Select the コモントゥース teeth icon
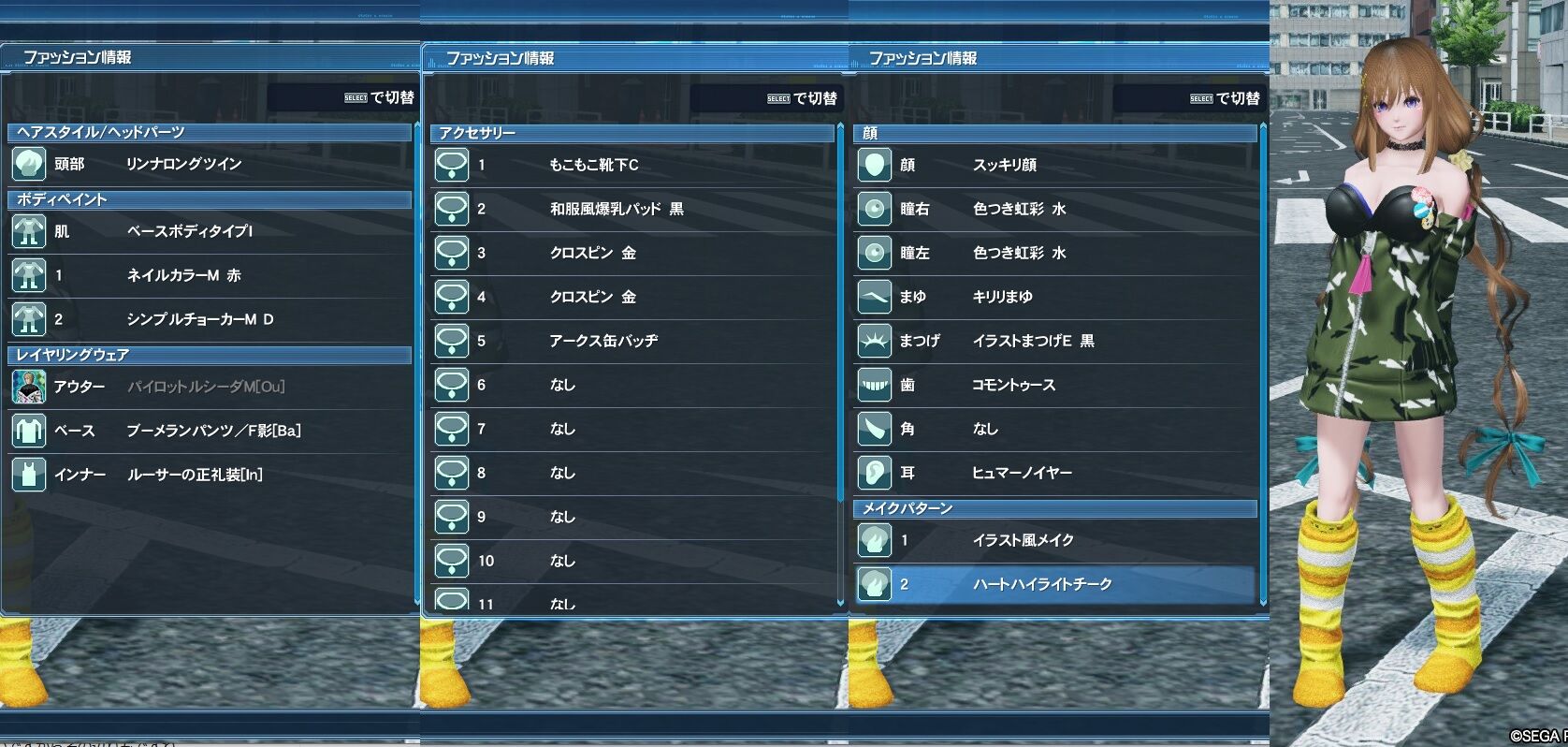This screenshot has width=1568, height=747. pyautogui.click(x=874, y=385)
